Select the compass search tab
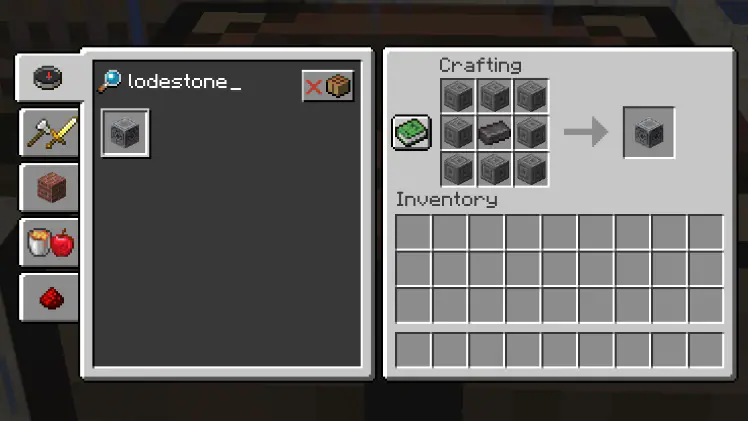The width and height of the screenshot is (748, 421). [47, 78]
